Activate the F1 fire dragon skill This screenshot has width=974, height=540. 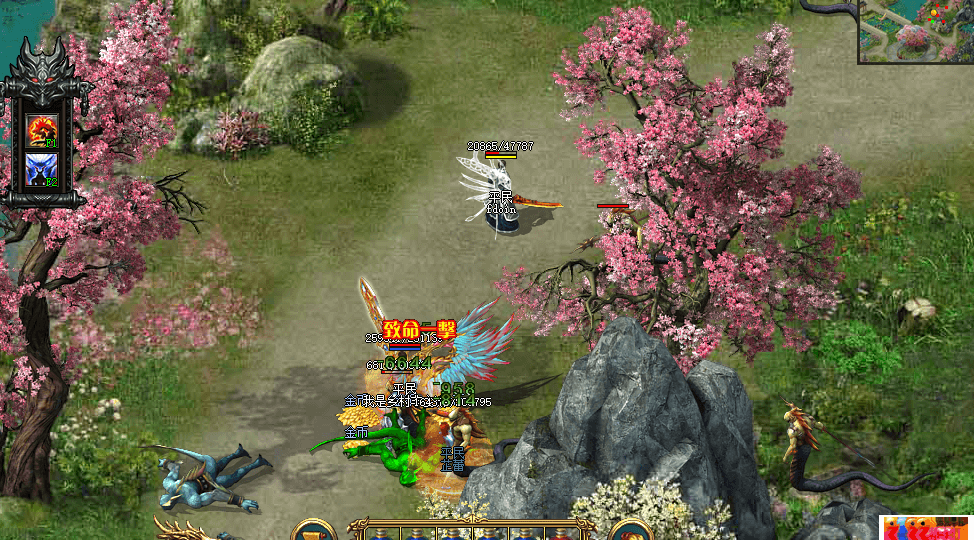pyautogui.click(x=41, y=131)
